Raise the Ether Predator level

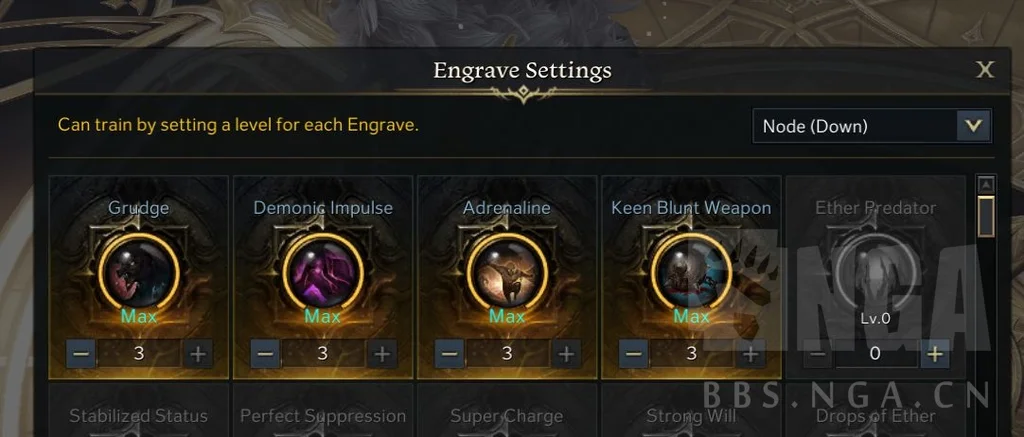(934, 353)
